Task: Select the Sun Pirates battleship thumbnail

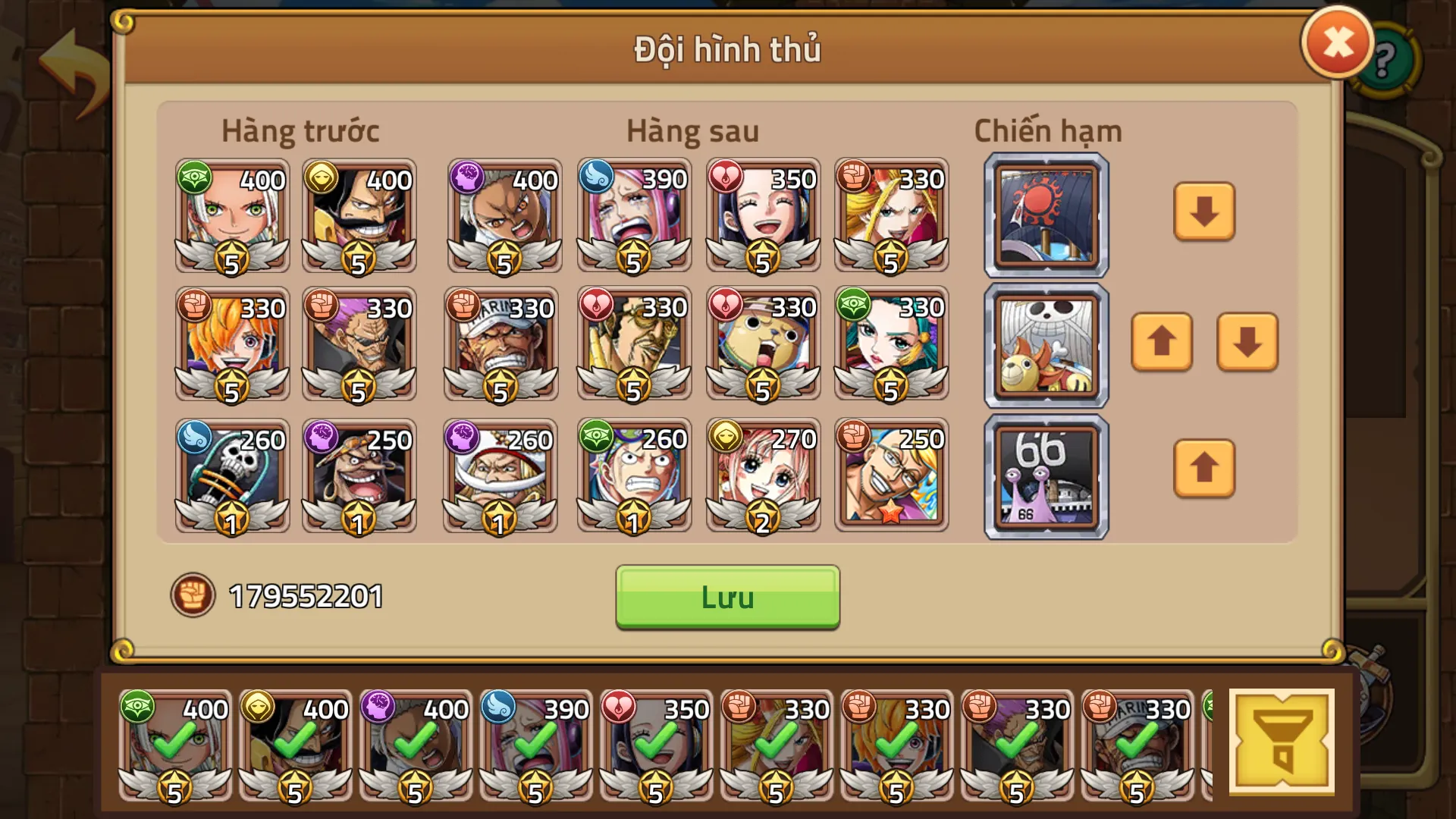Action: 1045,215
